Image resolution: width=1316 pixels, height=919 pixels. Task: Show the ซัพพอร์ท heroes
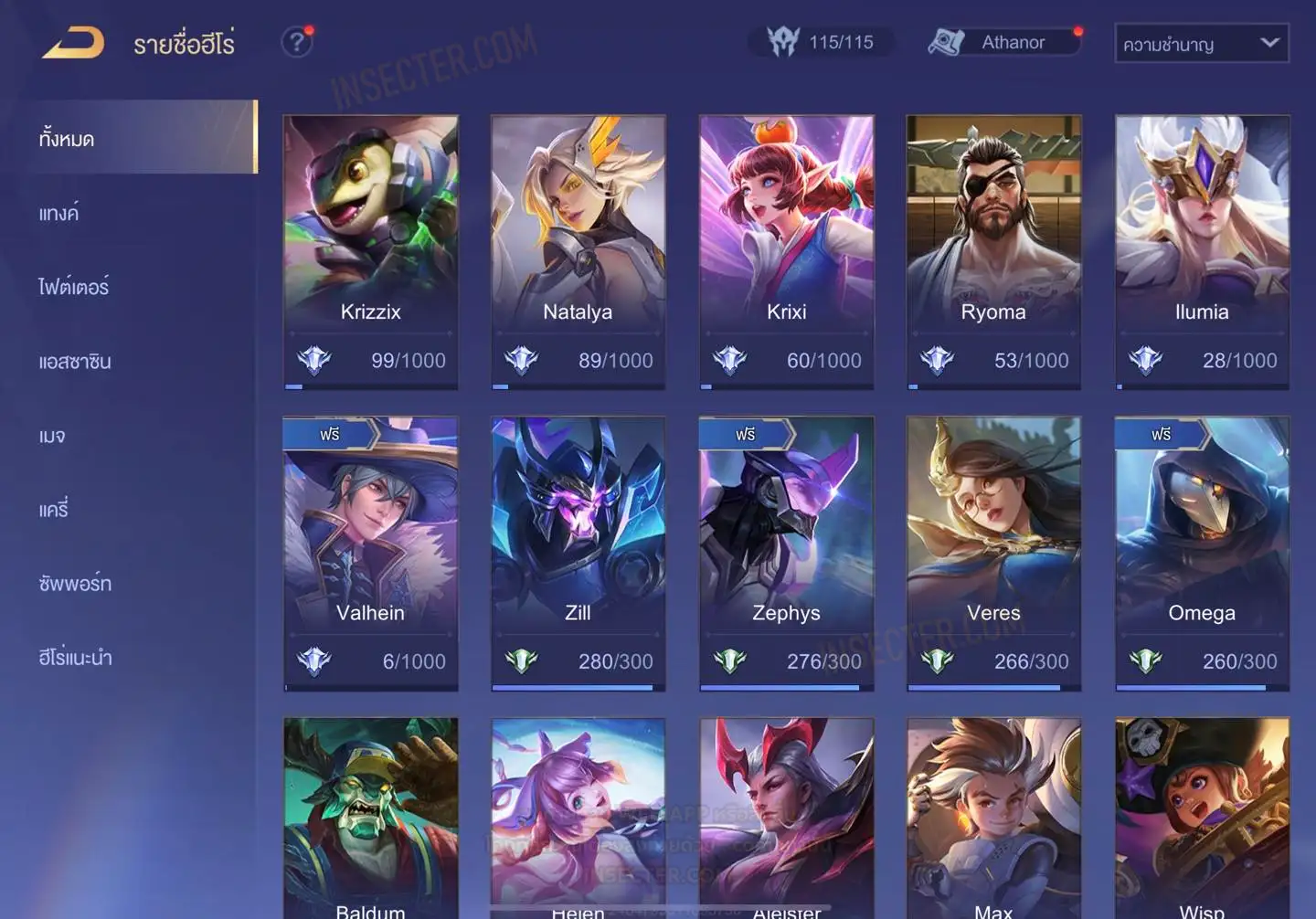click(75, 584)
